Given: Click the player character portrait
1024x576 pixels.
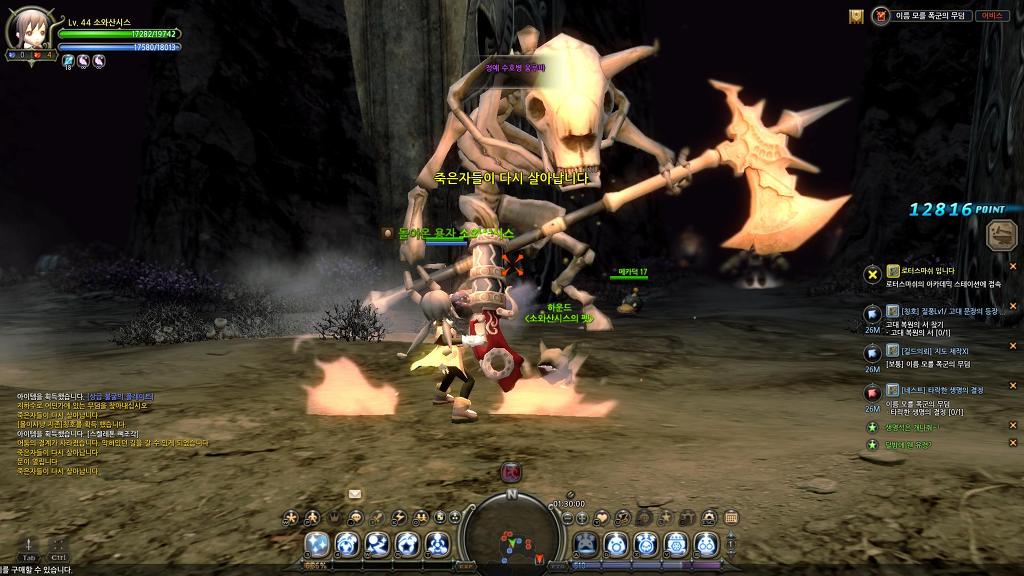Looking at the screenshot, I should [x=26, y=28].
